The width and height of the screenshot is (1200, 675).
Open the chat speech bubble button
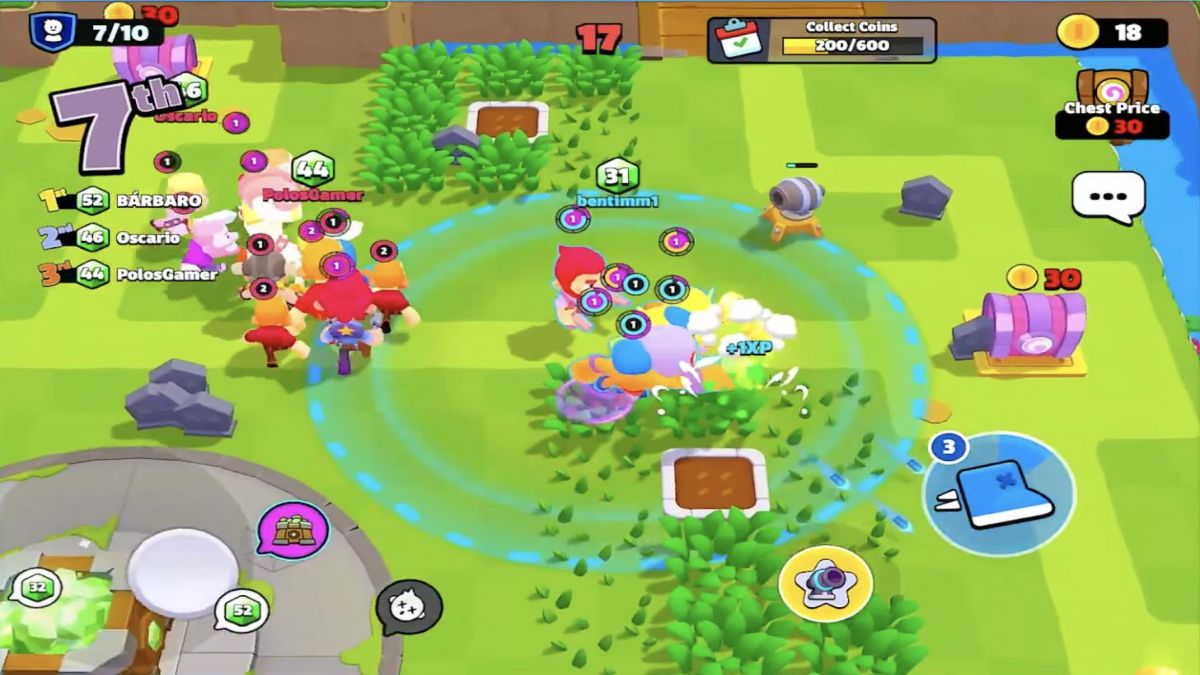(1108, 196)
